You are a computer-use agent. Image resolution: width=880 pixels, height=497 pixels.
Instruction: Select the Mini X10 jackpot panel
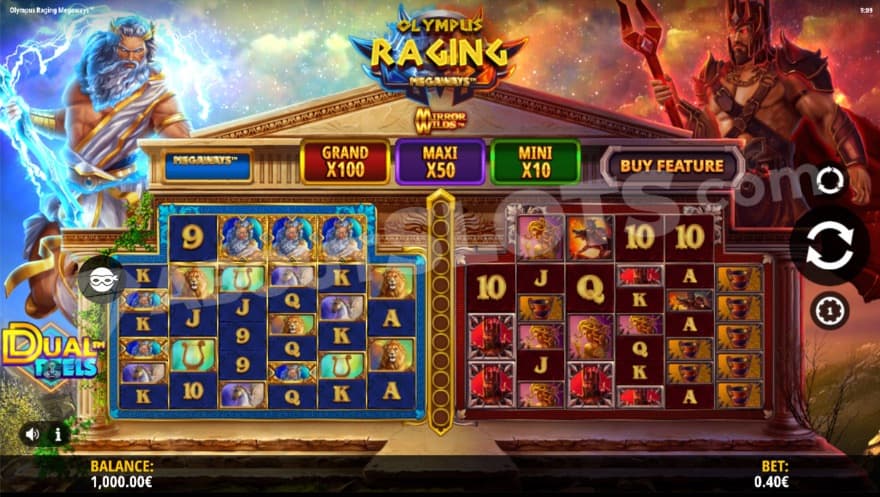(535, 161)
